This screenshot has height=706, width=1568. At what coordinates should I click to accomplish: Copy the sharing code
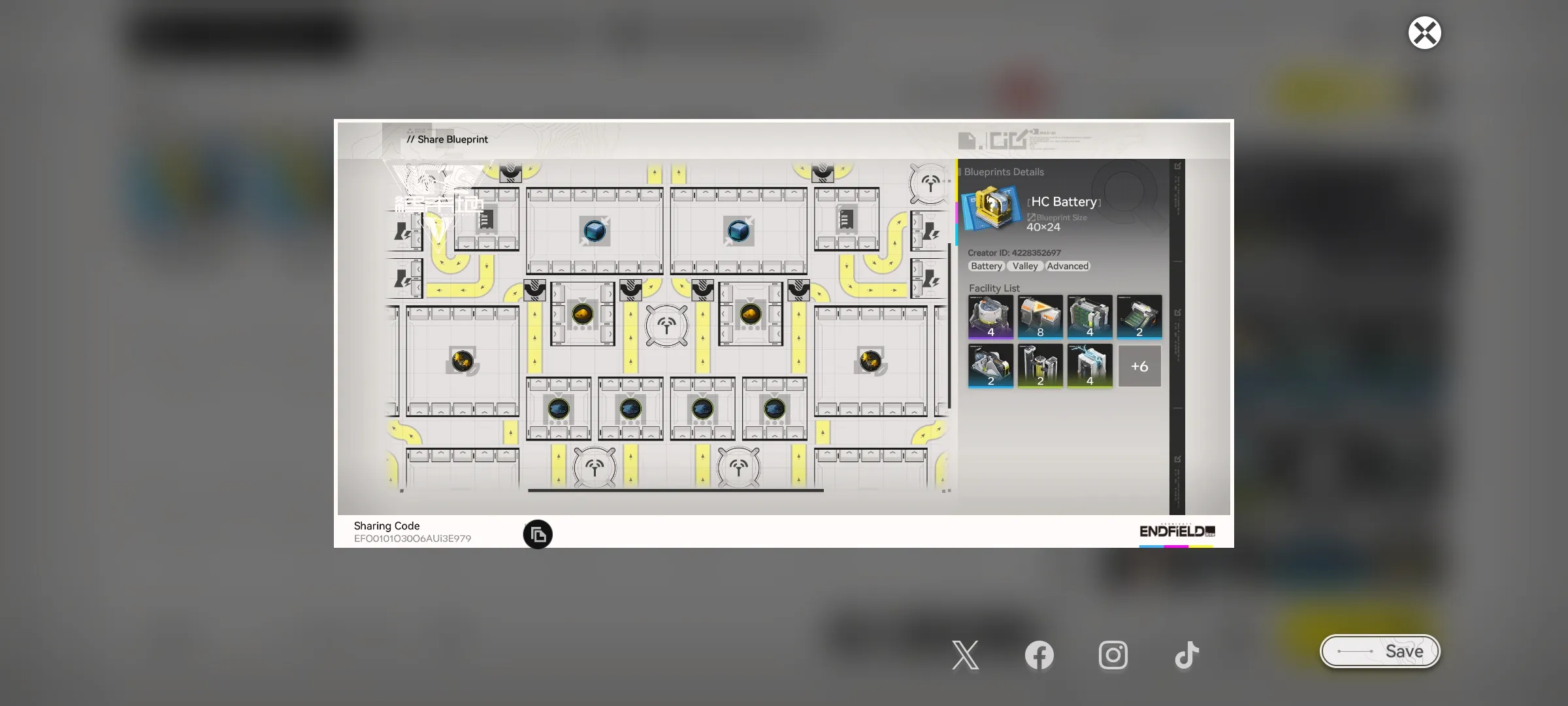click(538, 535)
